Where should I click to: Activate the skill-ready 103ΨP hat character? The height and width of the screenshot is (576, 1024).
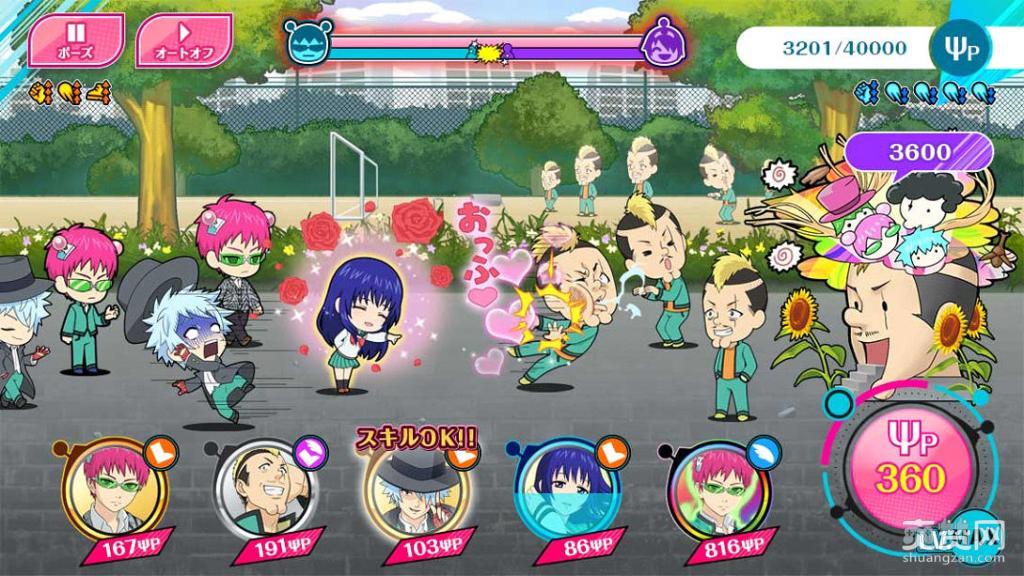point(411,490)
